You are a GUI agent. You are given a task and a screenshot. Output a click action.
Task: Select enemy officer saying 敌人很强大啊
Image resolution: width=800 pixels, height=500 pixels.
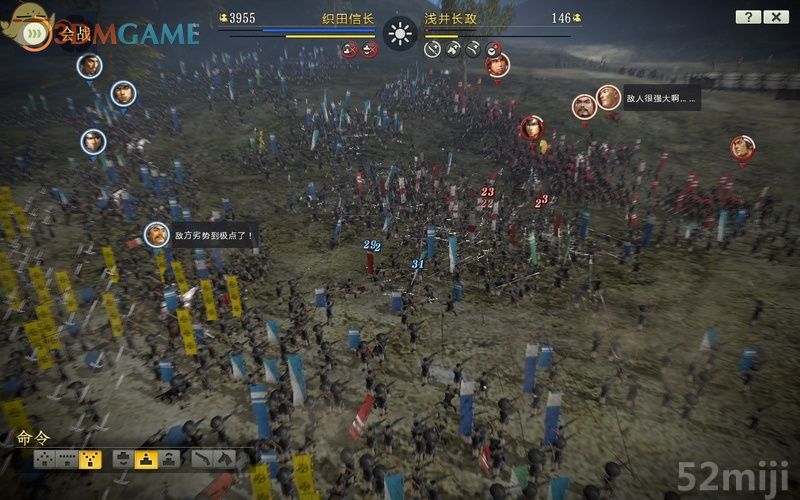609,98
